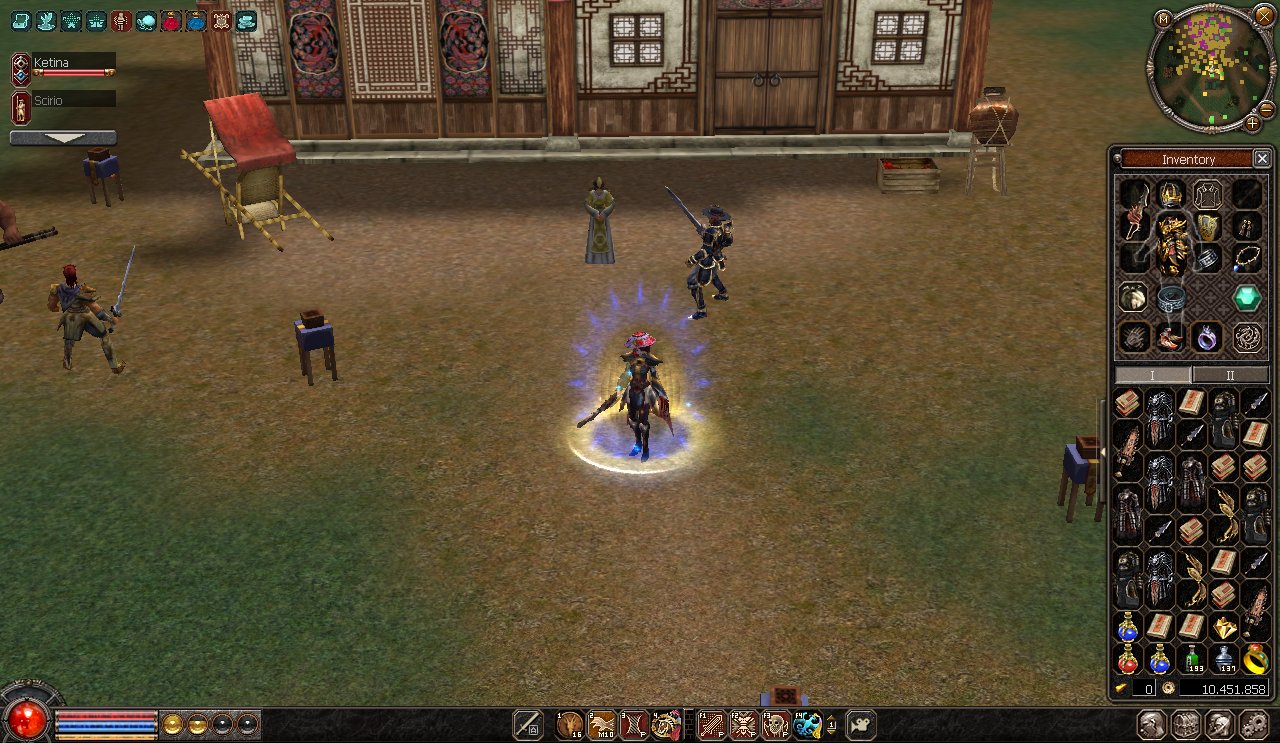Screen dimensions: 1280x743
Task: Activate the F1 sword skill
Action: (711, 725)
